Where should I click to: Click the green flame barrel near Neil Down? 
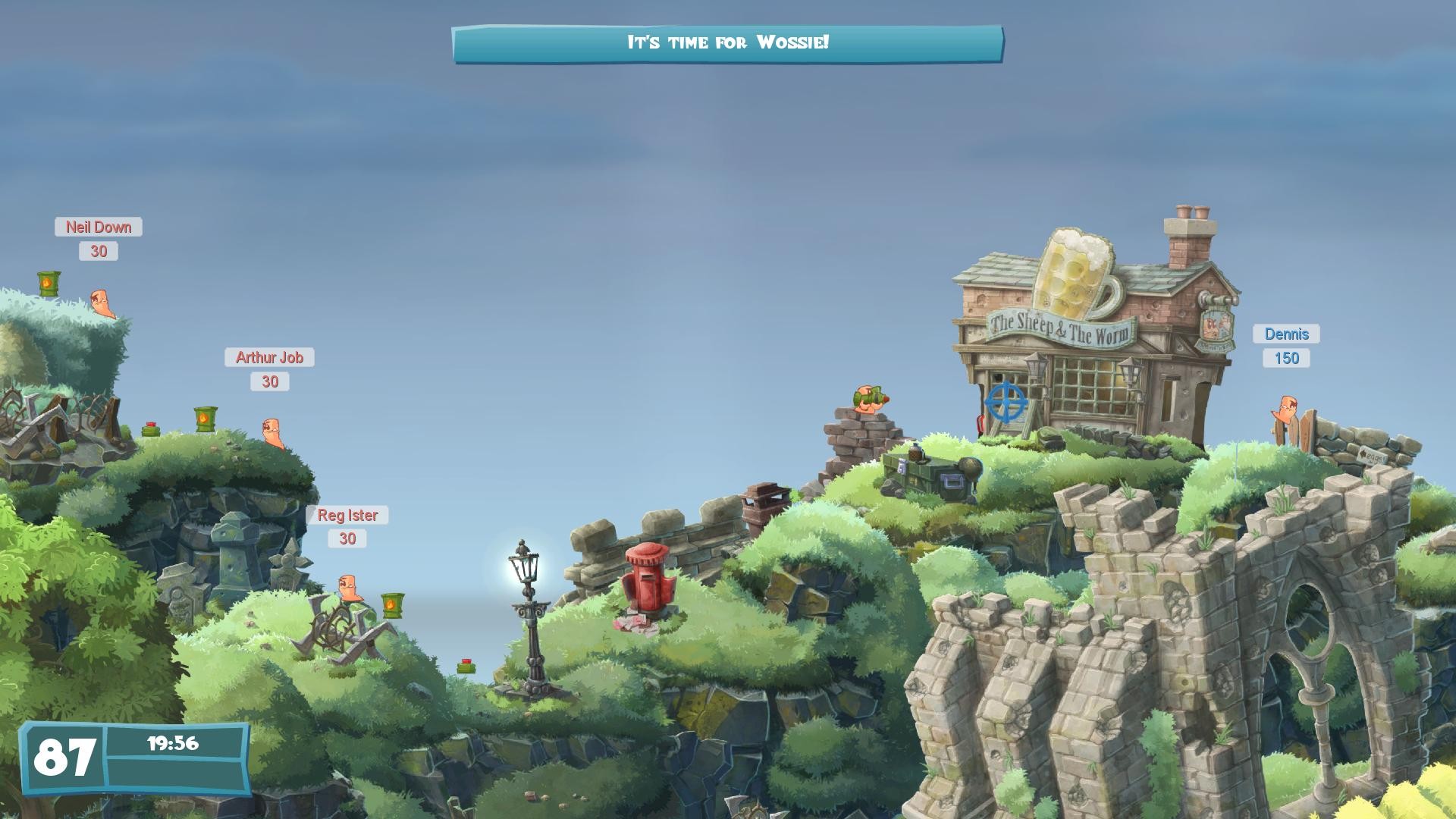click(x=47, y=284)
